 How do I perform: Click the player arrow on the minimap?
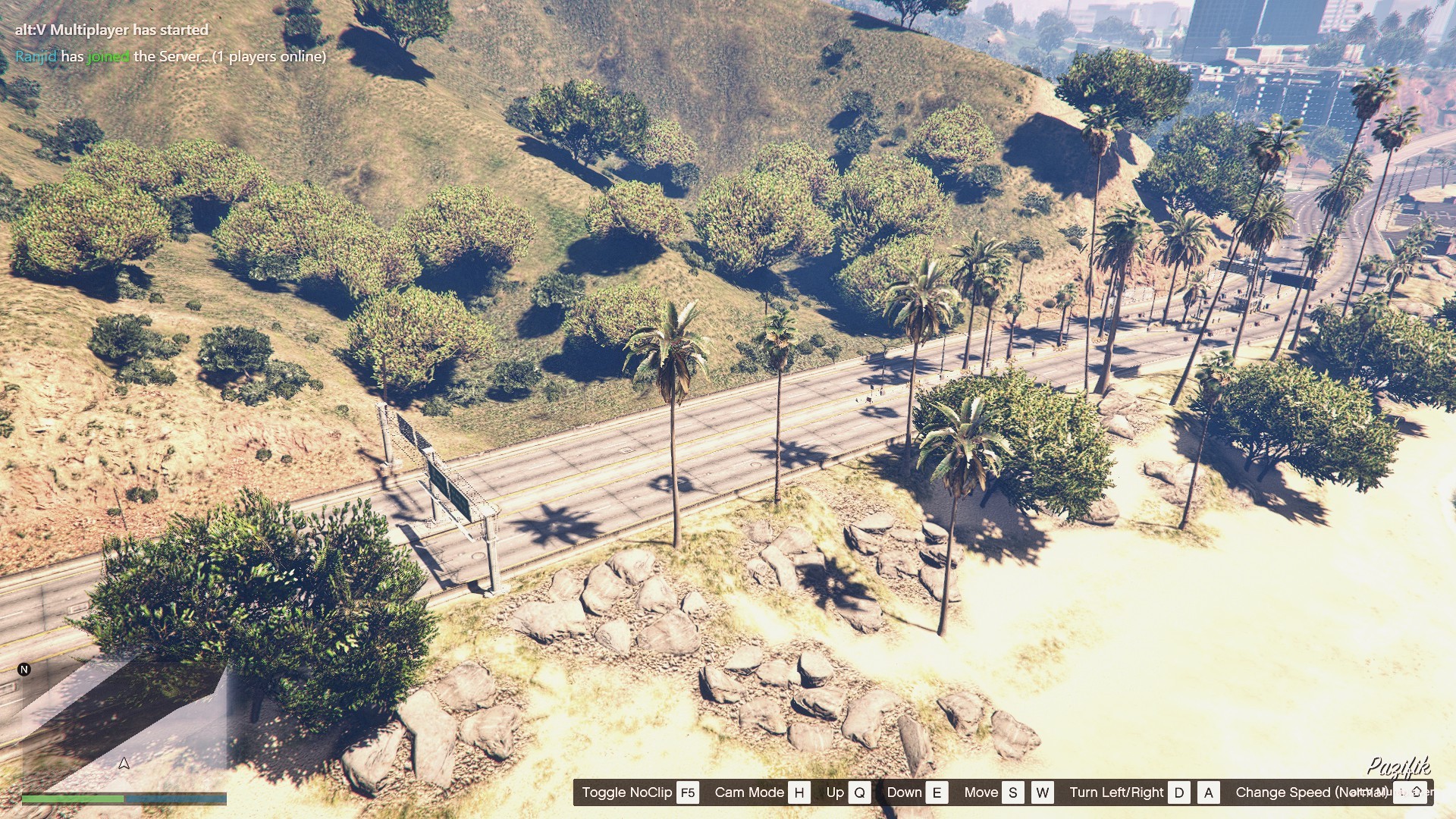coord(124,763)
